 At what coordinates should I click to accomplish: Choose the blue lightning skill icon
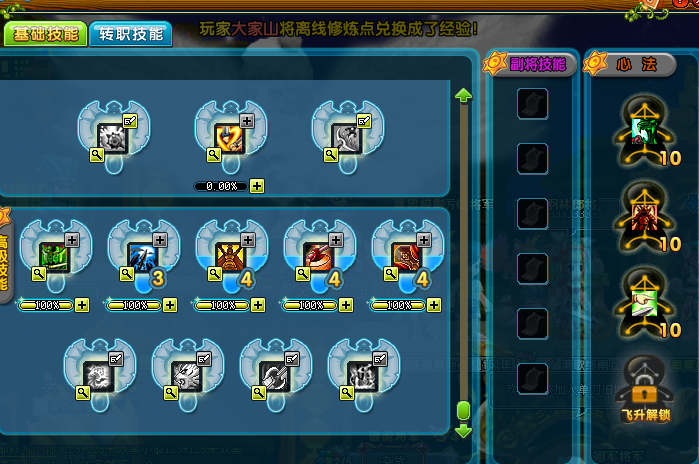(142, 256)
